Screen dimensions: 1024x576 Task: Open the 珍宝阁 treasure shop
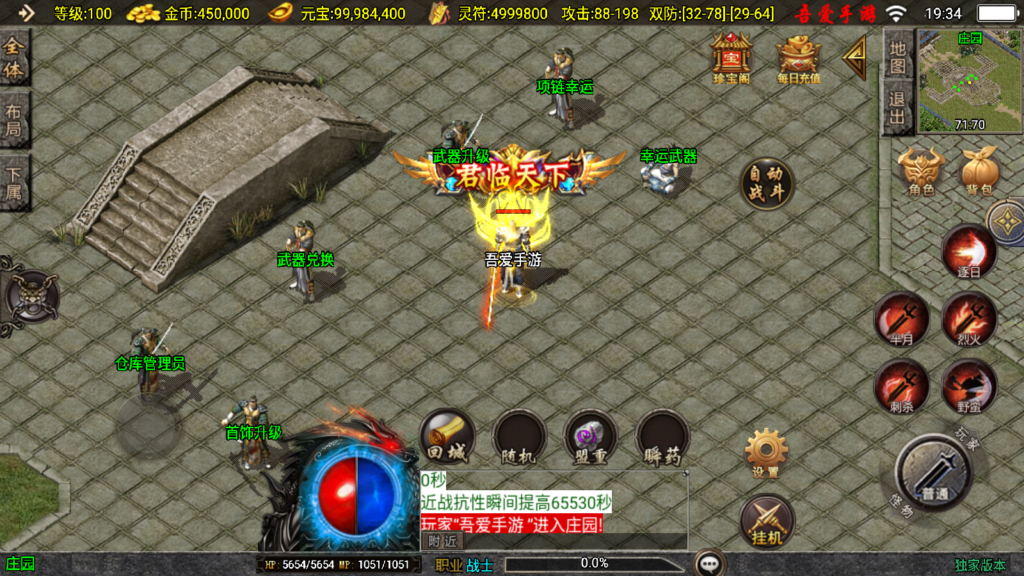tap(731, 57)
